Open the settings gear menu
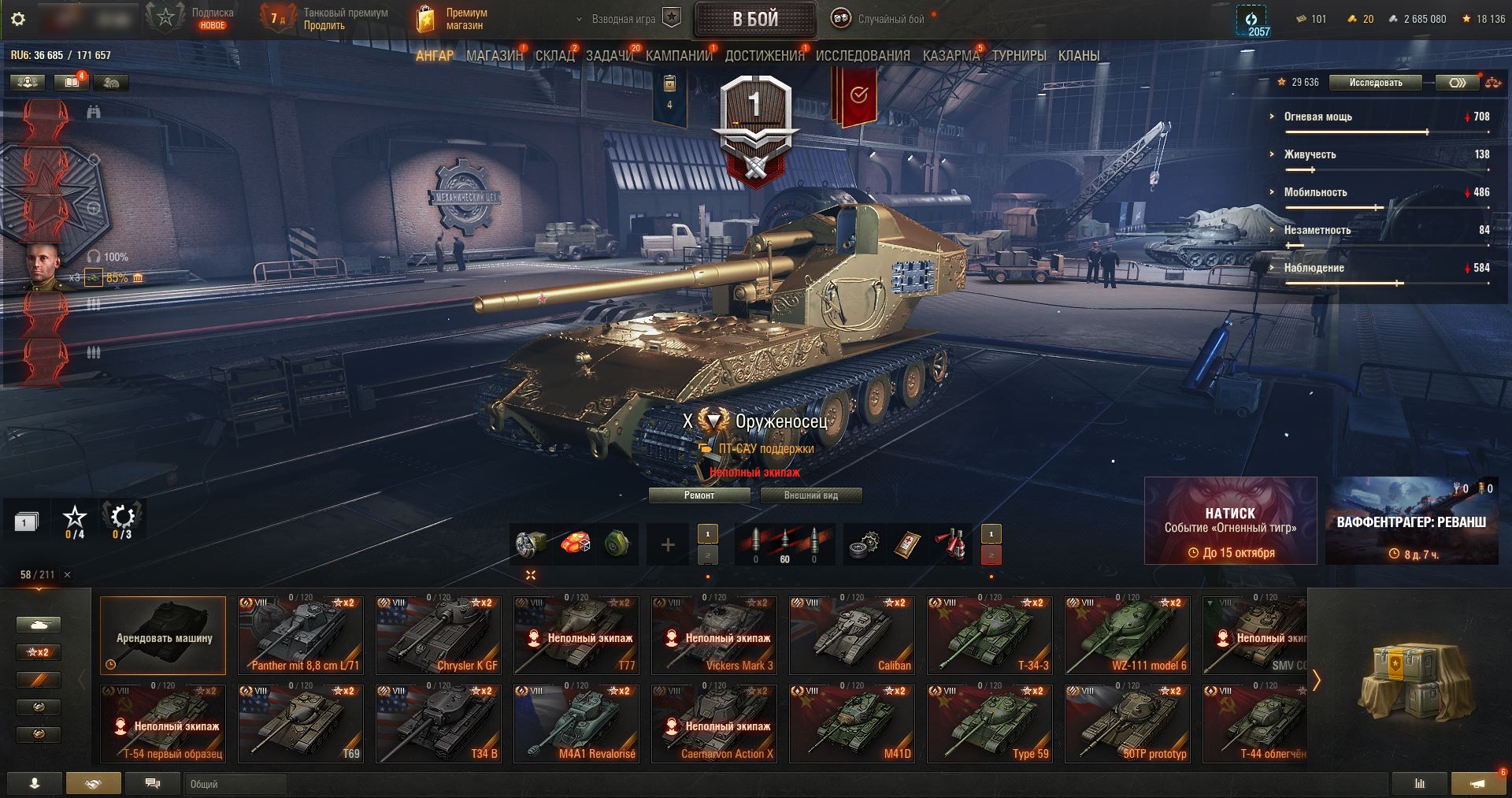Image resolution: width=1512 pixels, height=798 pixels. [x=19, y=19]
